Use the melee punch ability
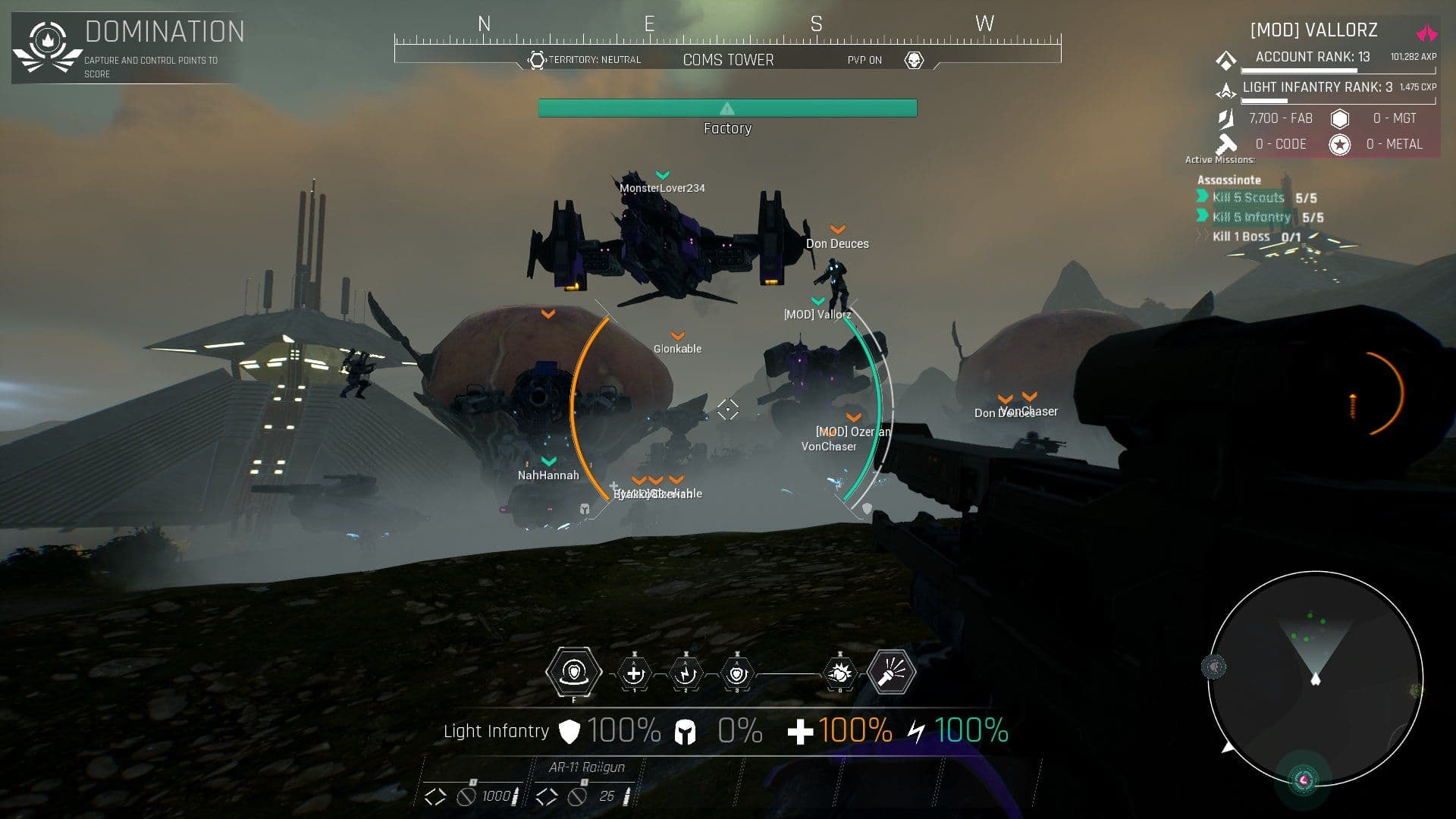This screenshot has width=1456, height=819. pyautogui.click(x=839, y=673)
